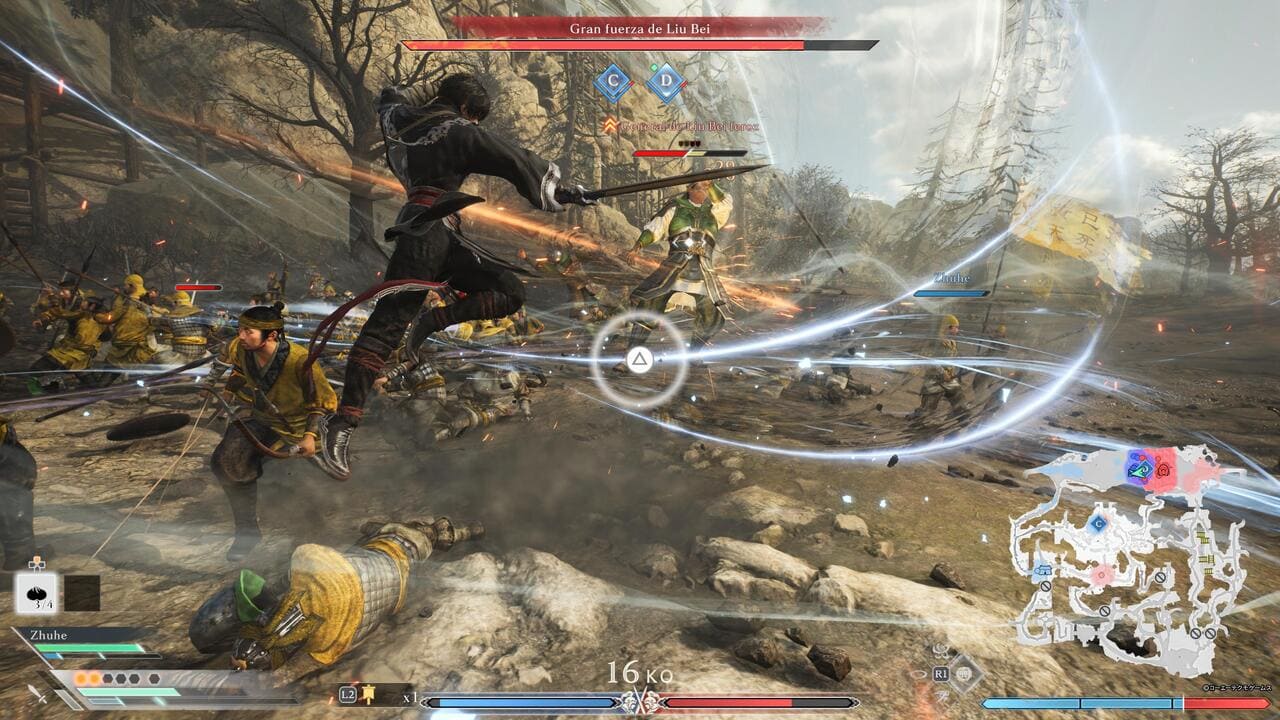Screen dimensions: 1280x720
Task: Activate the diamond tactics skill icon
Action: (x=965, y=674)
